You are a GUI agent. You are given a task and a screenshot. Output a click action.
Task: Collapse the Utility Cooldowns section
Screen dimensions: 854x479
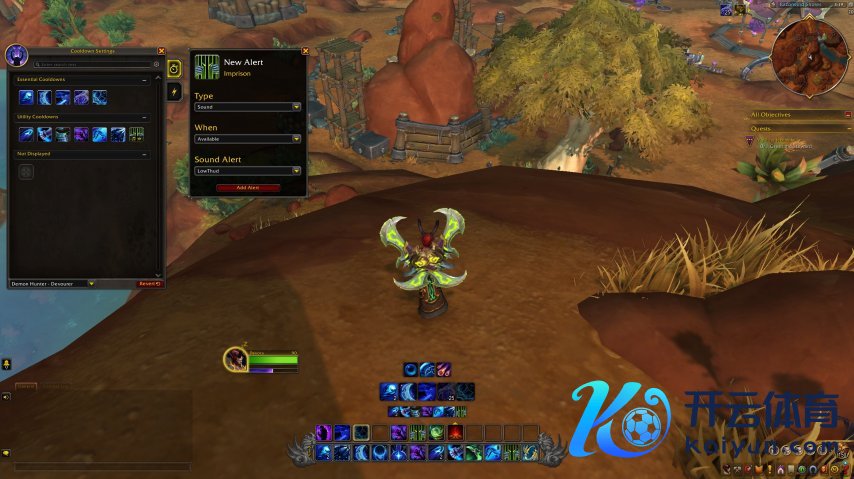144,117
